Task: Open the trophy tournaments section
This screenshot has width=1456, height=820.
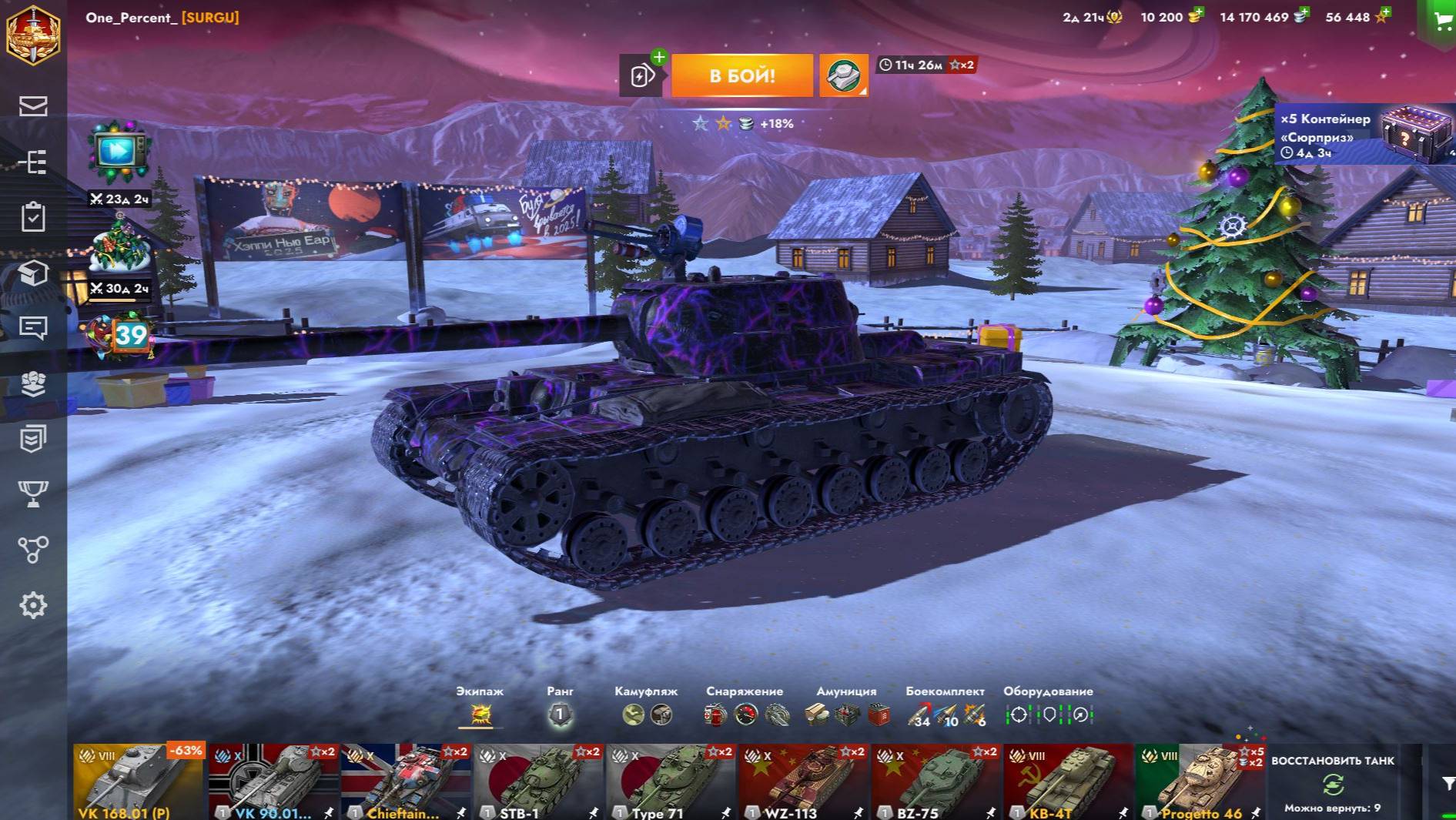Action: point(33,494)
